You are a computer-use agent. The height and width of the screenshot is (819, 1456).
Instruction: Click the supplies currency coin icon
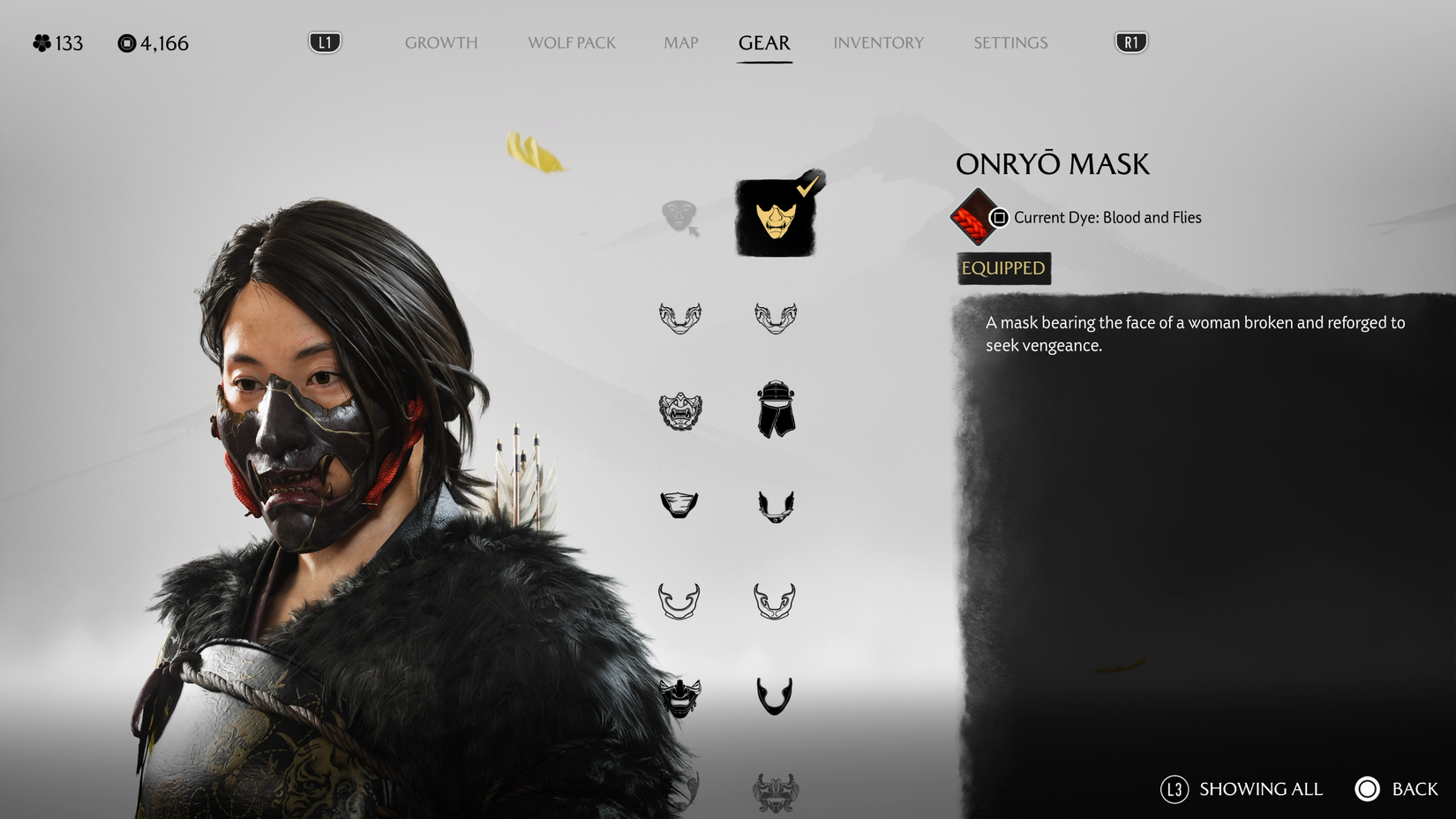pyautogui.click(x=126, y=42)
